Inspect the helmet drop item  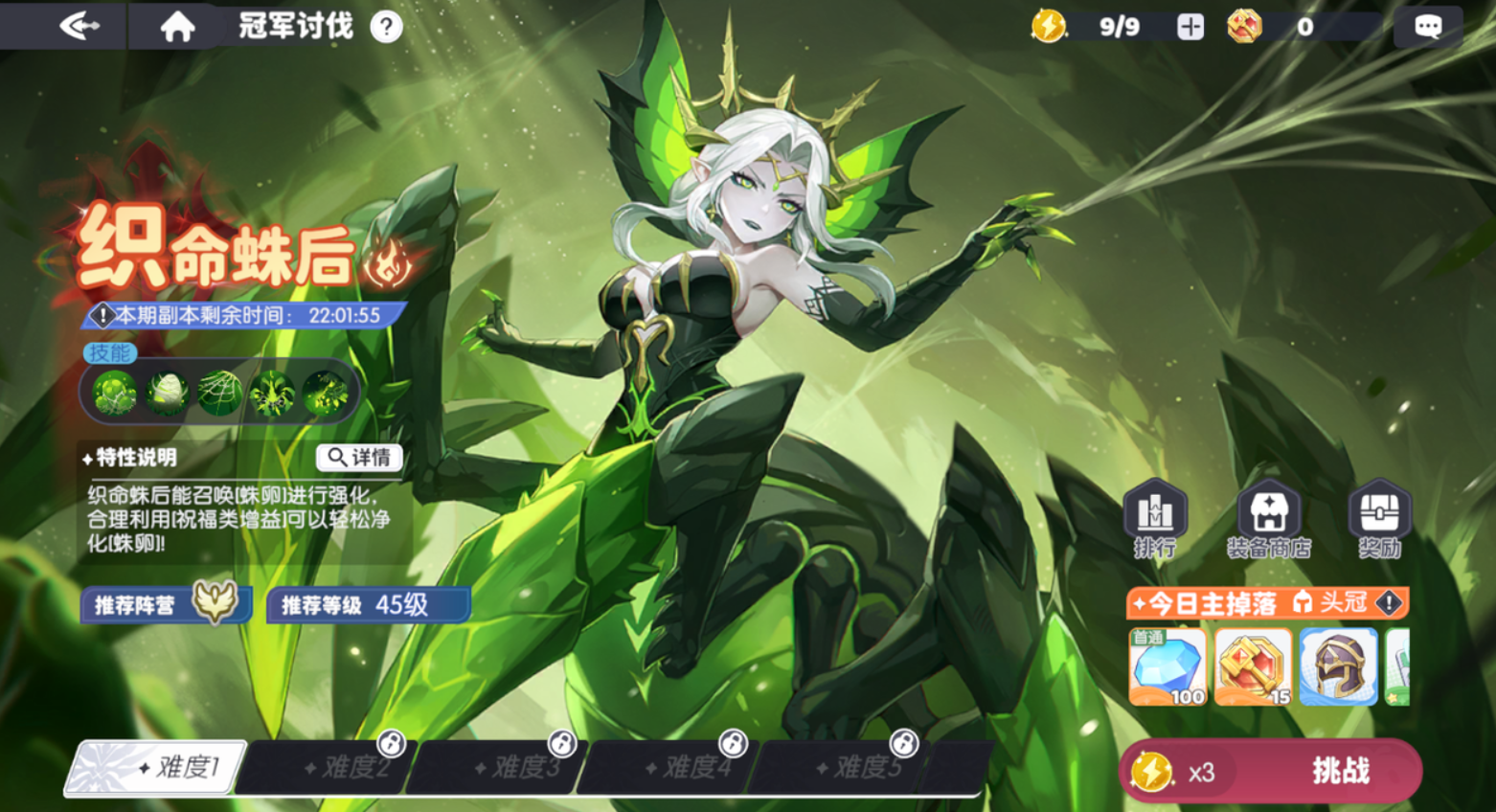tap(1338, 666)
